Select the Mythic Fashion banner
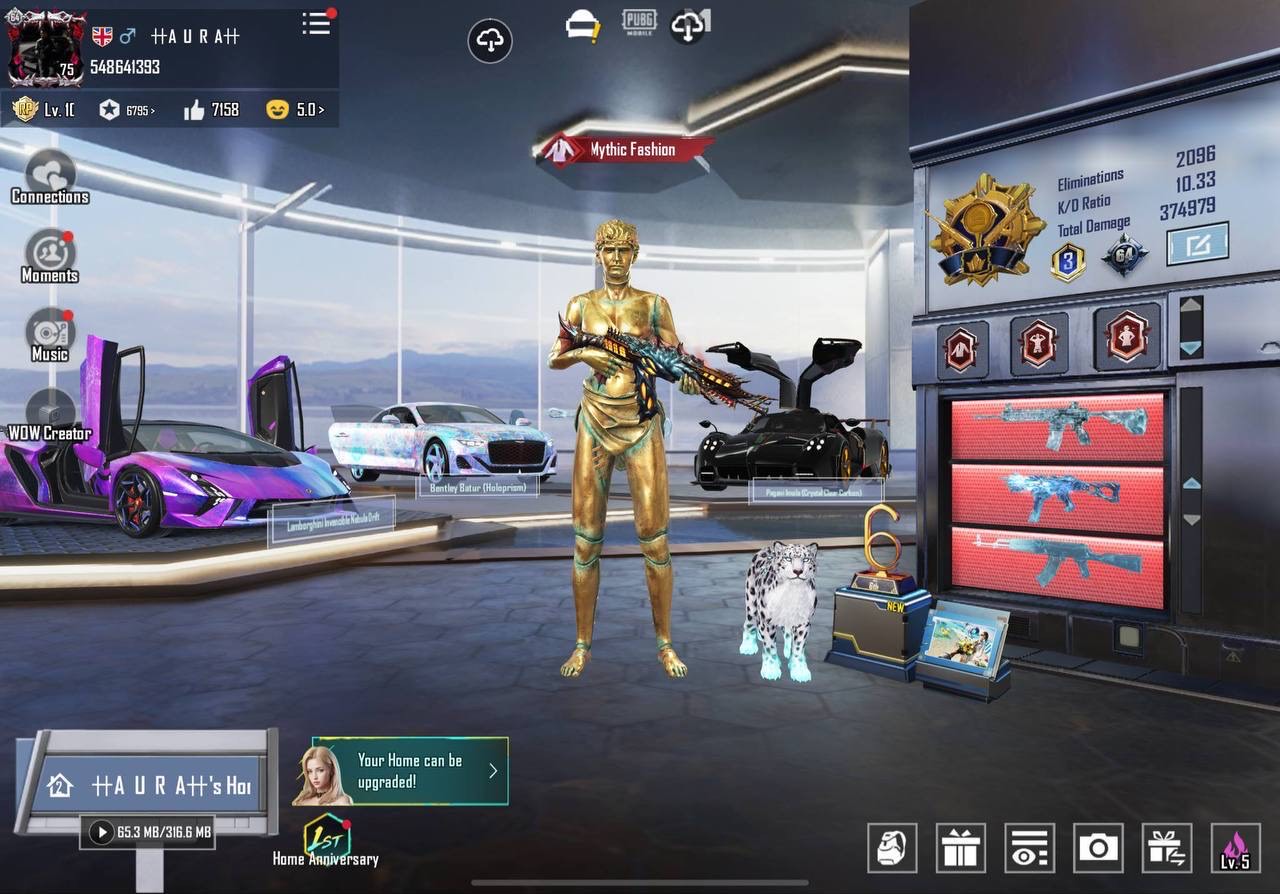This screenshot has height=894, width=1280. coord(624,150)
